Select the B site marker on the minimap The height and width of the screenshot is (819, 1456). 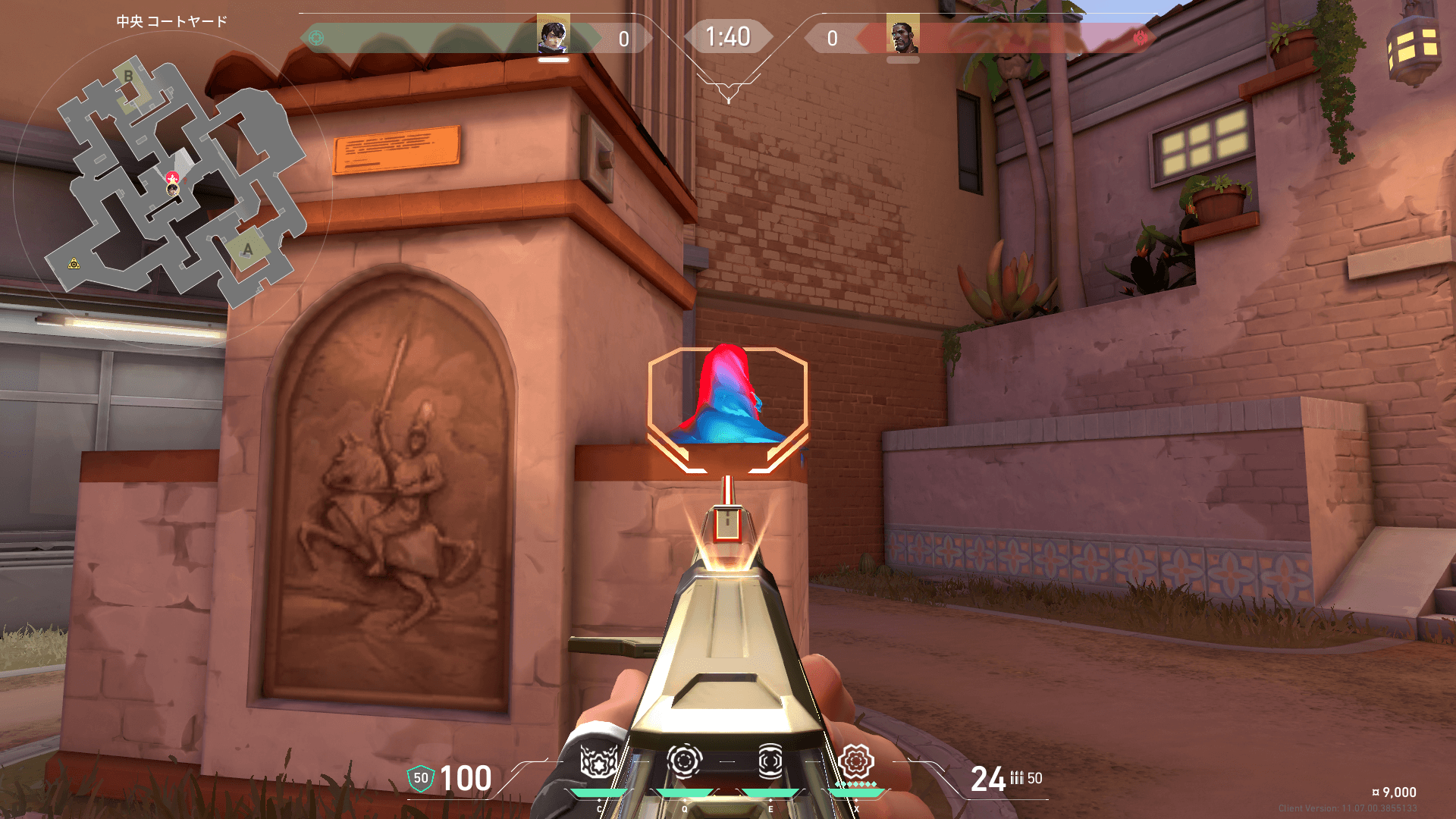[x=129, y=76]
